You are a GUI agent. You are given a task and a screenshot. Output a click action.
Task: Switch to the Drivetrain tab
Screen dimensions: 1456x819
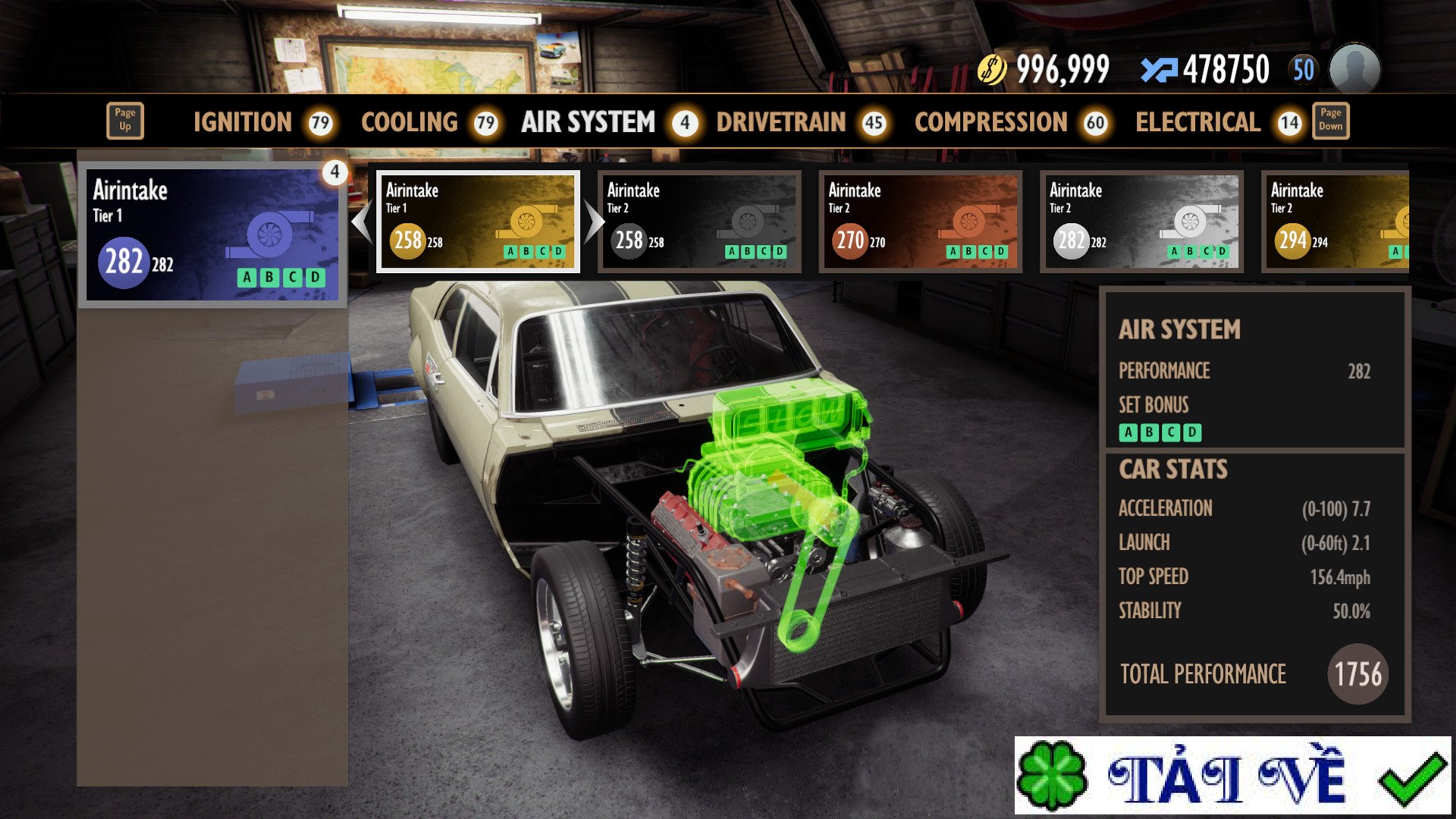(x=781, y=122)
